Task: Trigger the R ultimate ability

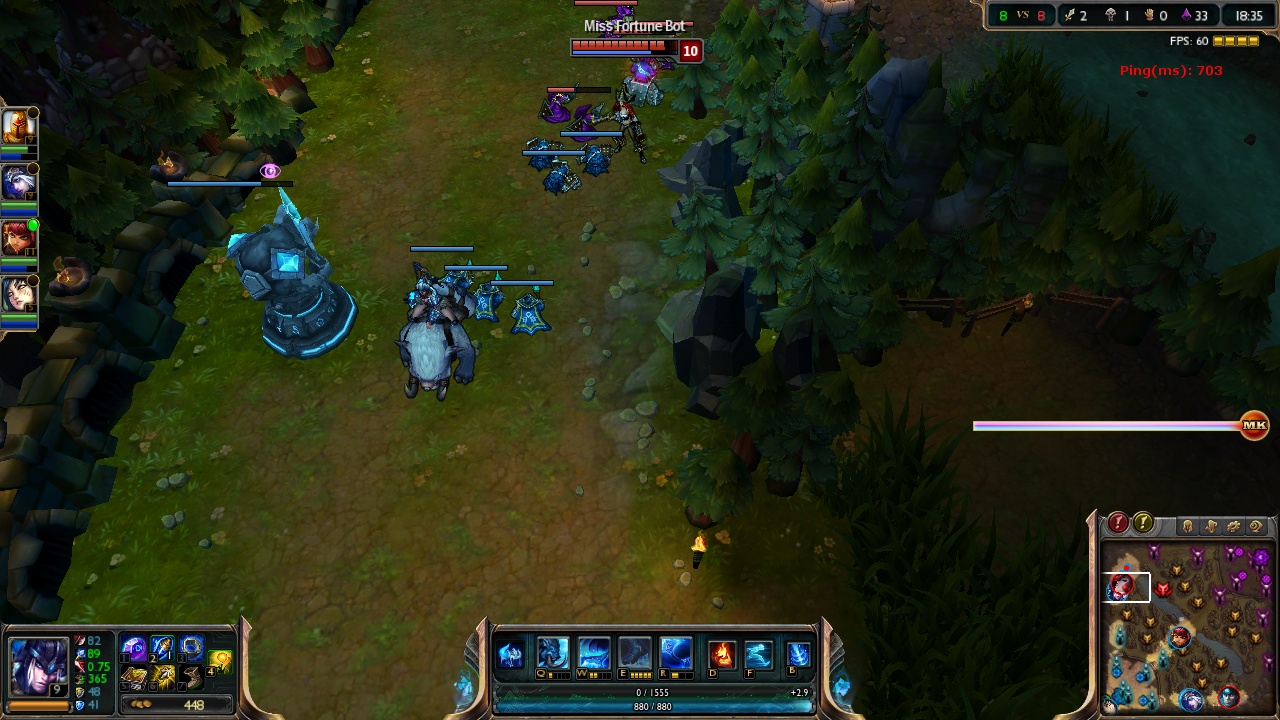Action: (676, 654)
